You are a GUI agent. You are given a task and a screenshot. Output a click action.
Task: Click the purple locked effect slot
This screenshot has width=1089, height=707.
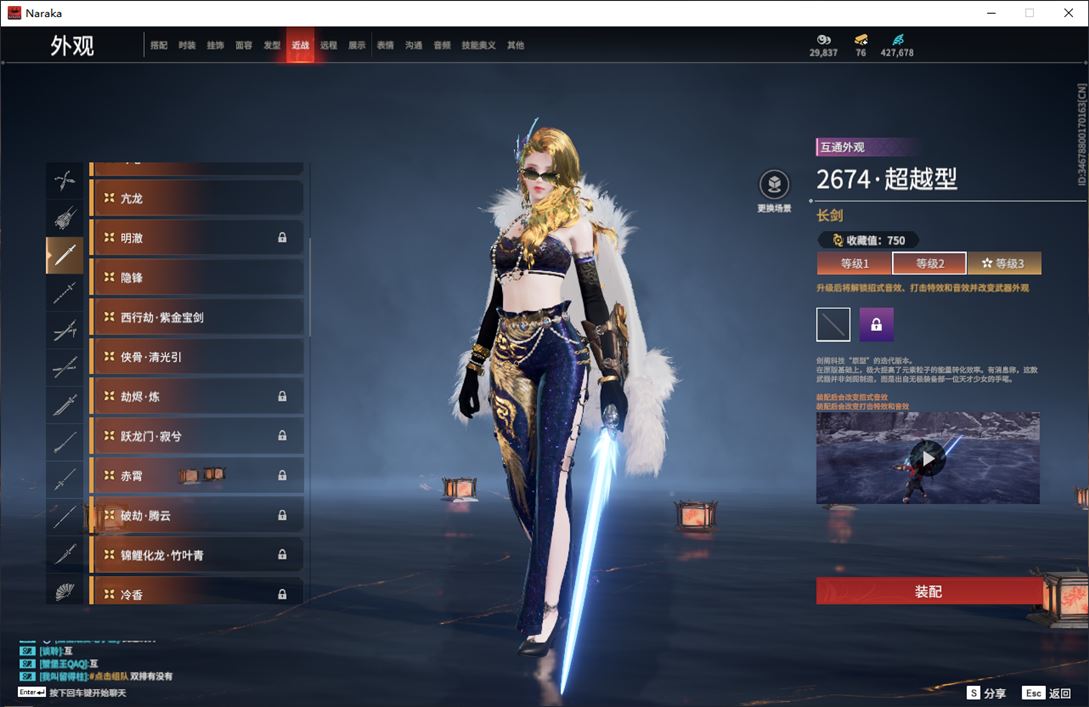pyautogui.click(x=876, y=325)
